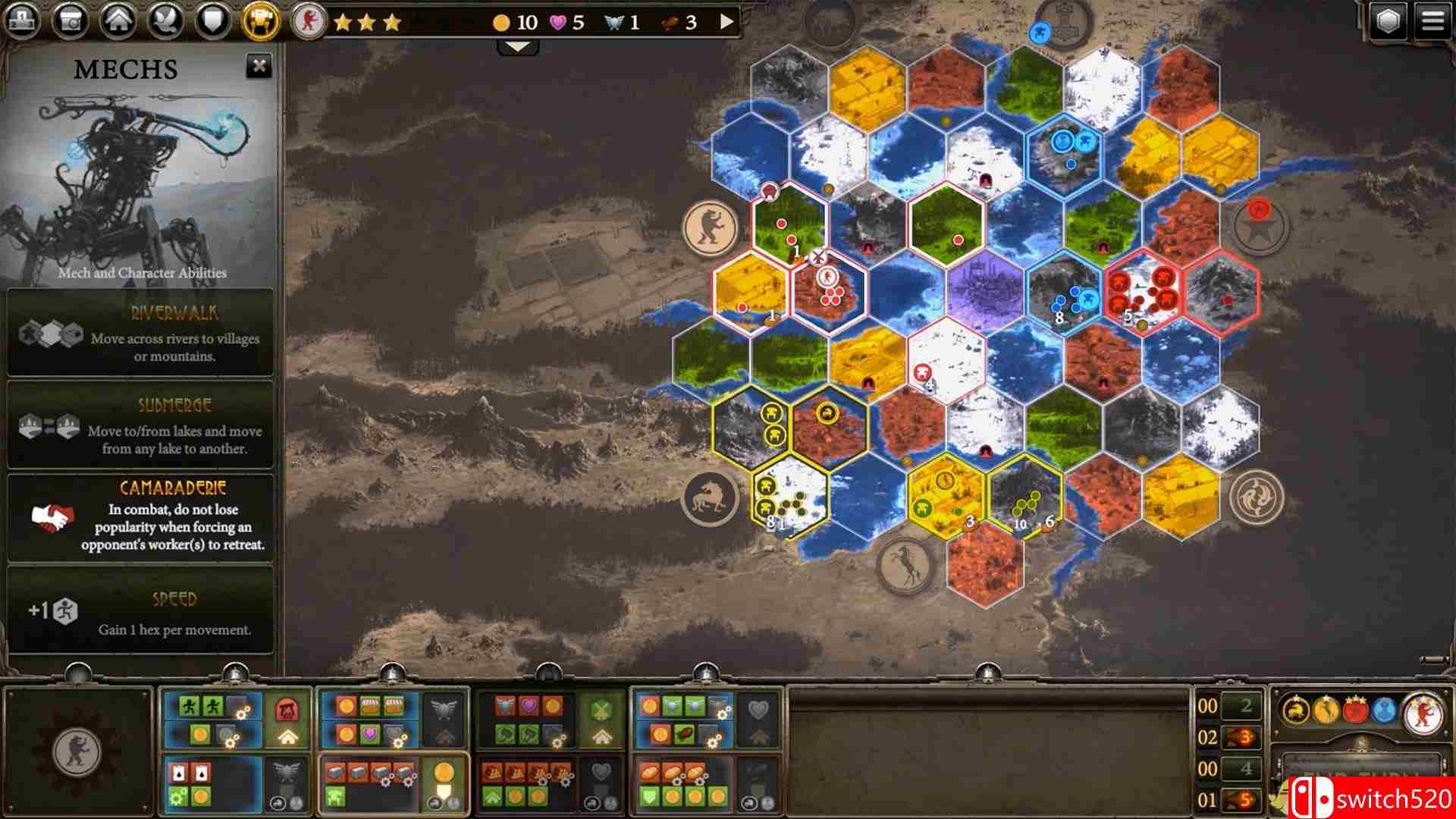Image resolution: width=1456 pixels, height=819 pixels.
Task: Expand stats with the right arrow near combat cards
Action: [x=726, y=21]
